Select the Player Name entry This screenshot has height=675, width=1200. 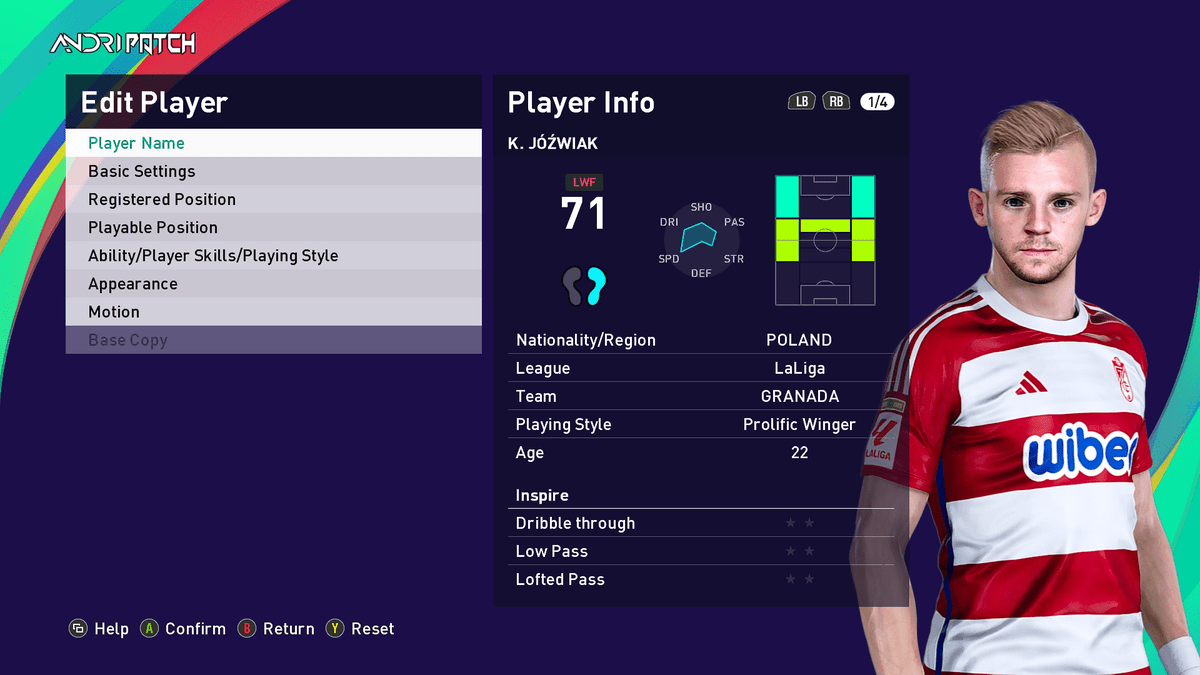click(273, 143)
